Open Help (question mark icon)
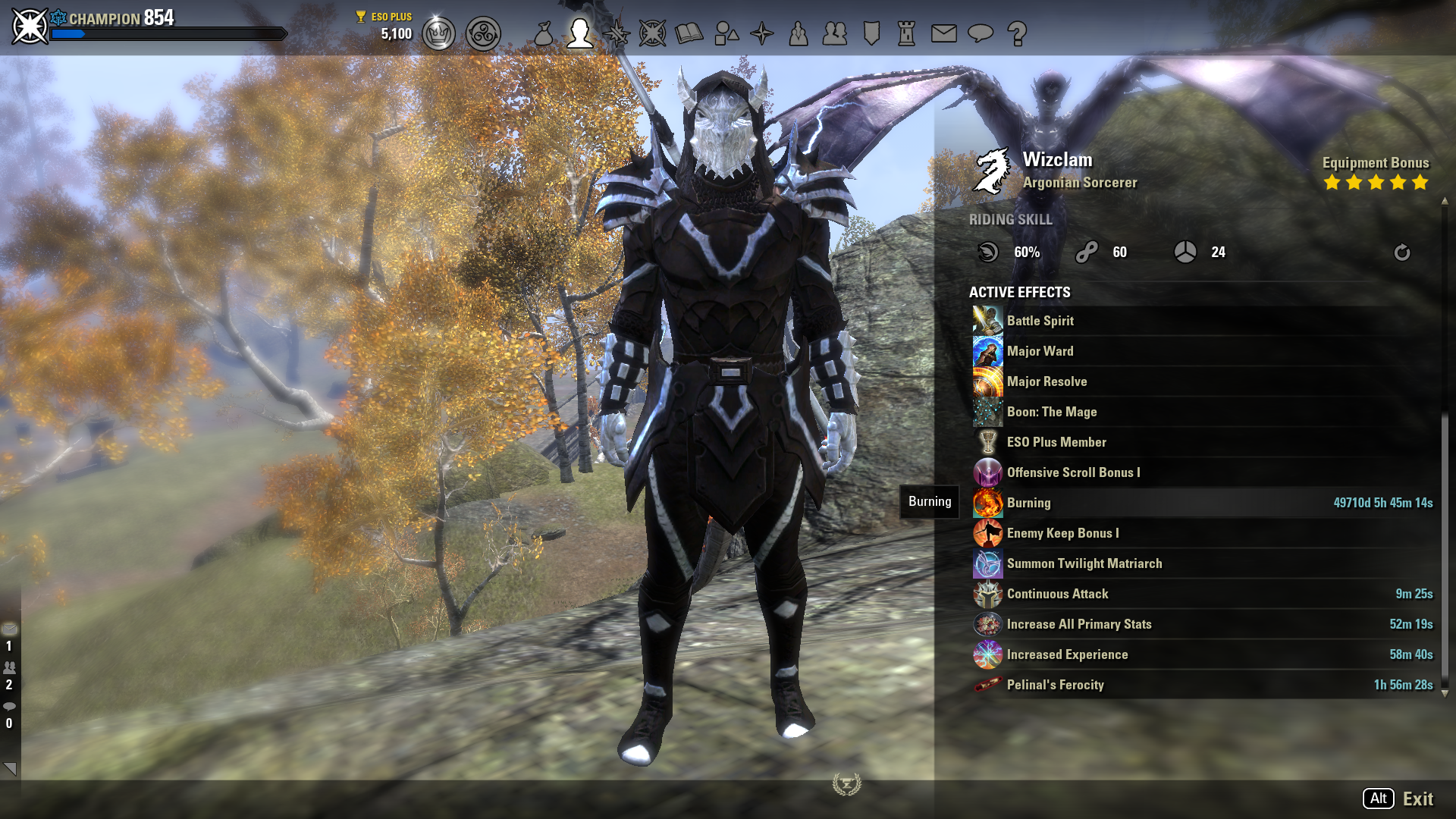The image size is (1456, 819). (1018, 33)
